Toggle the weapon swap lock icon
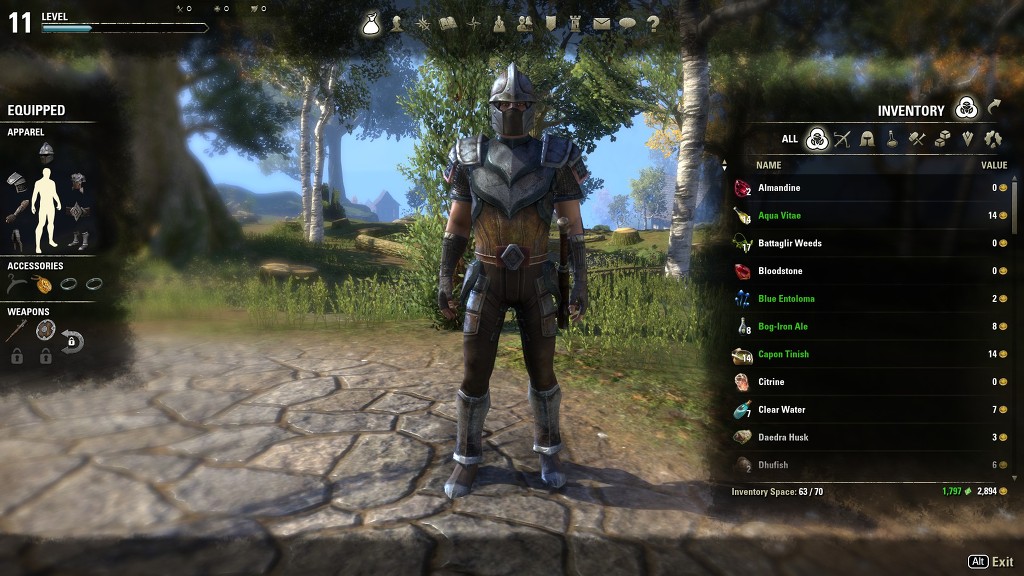This screenshot has height=576, width=1024. coord(72,343)
